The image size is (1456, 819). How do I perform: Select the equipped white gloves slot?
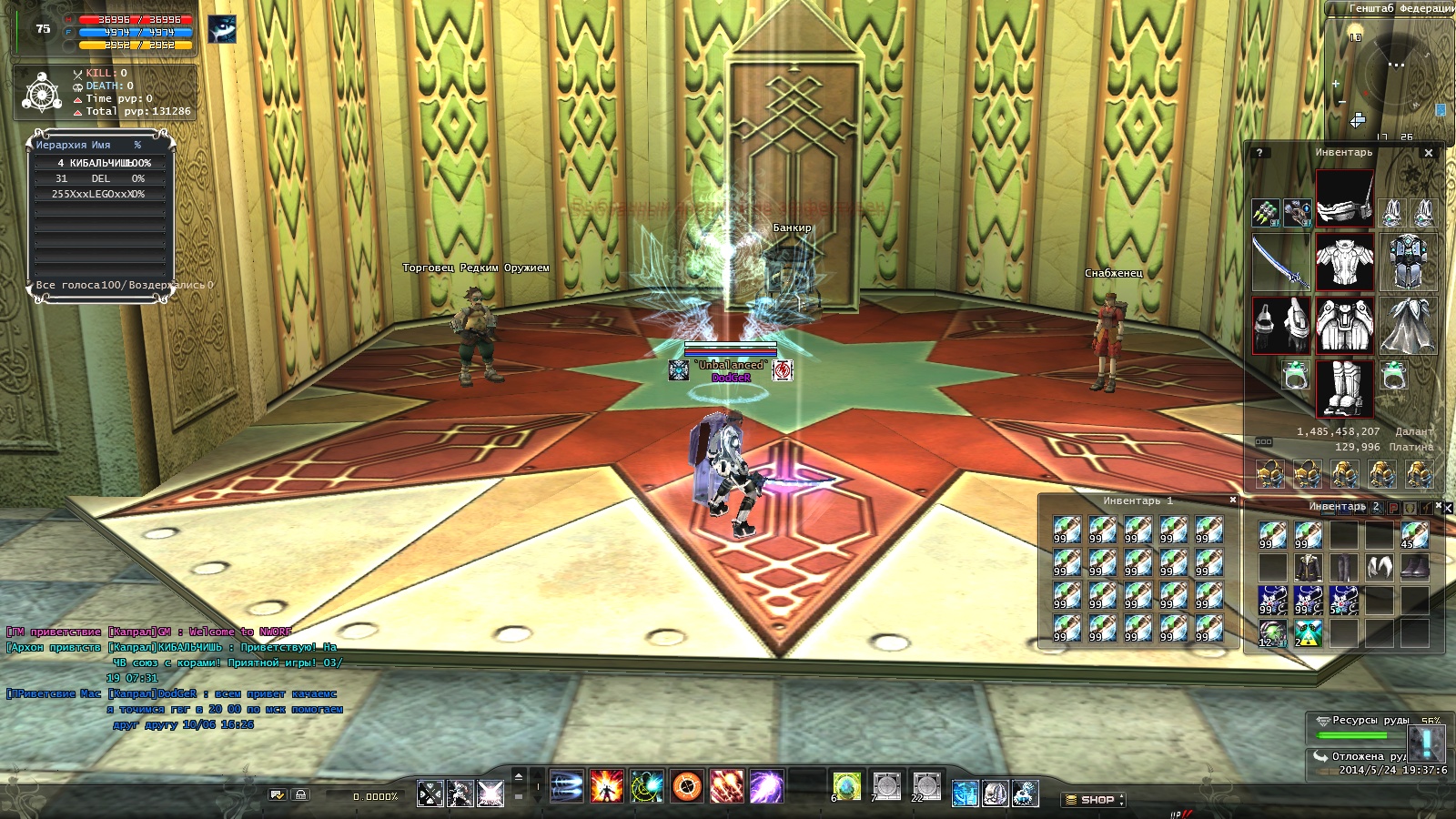pos(1279,325)
